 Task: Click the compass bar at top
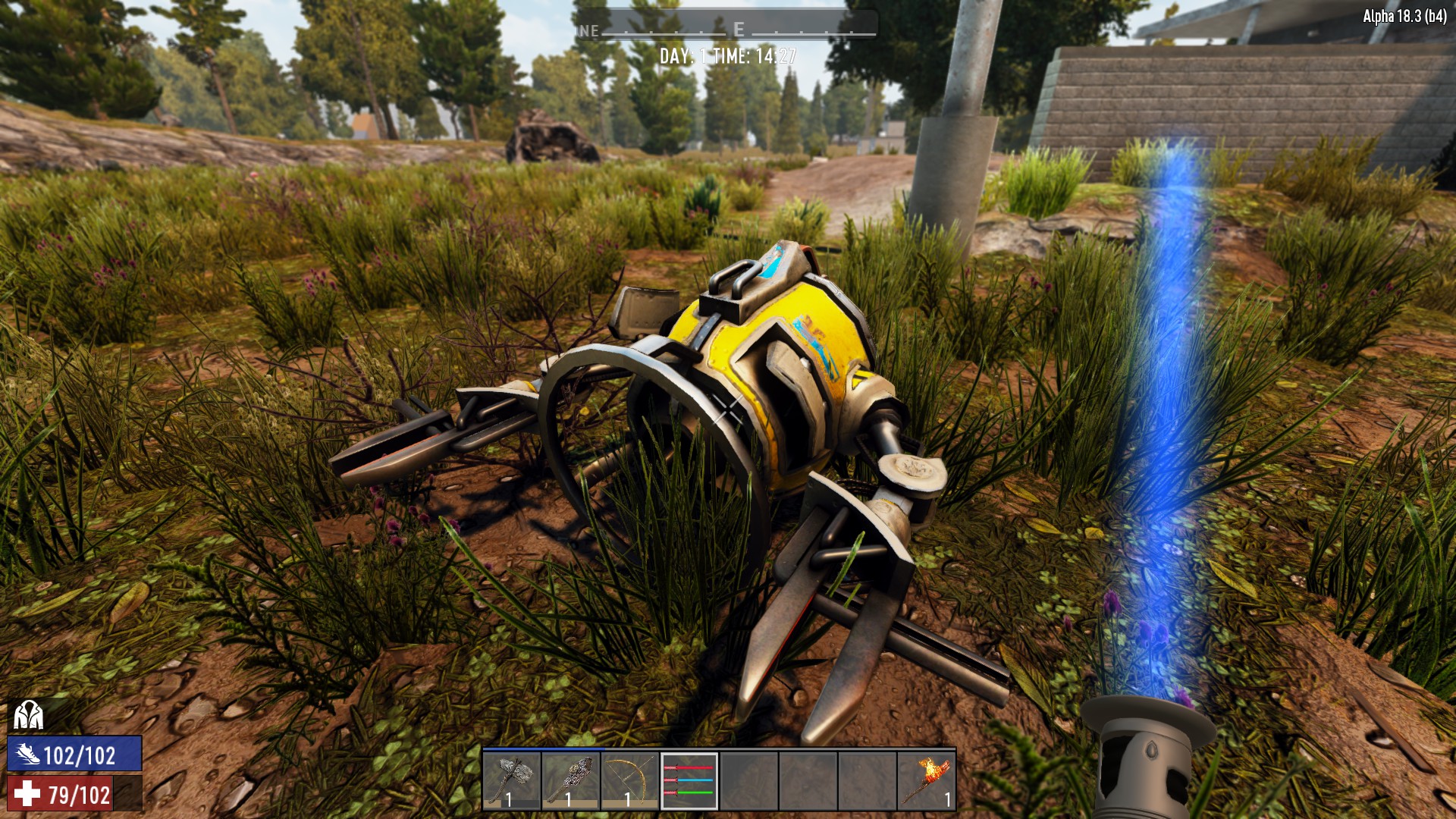pyautogui.click(x=726, y=30)
